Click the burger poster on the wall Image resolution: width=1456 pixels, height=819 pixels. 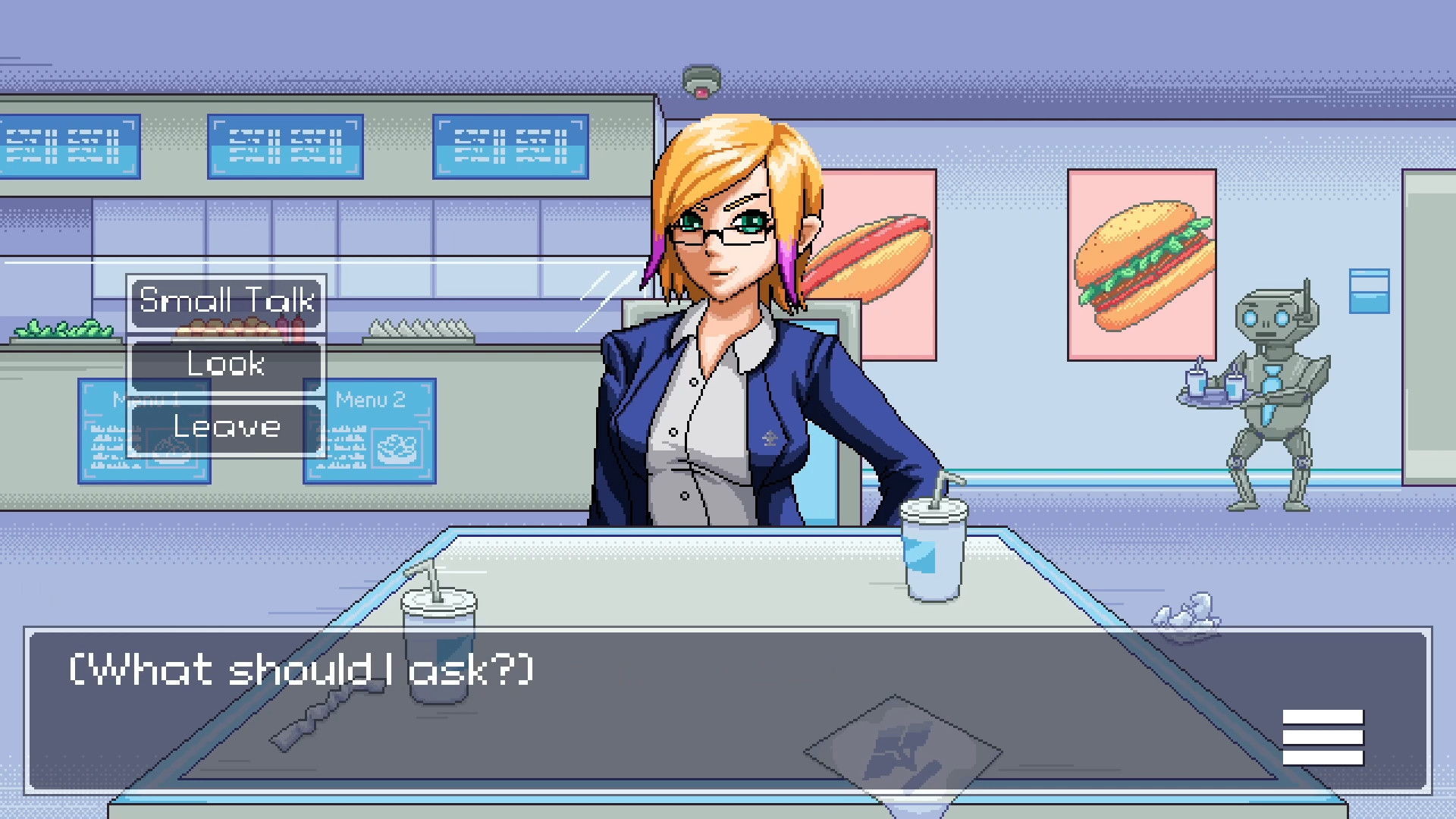tap(1141, 265)
